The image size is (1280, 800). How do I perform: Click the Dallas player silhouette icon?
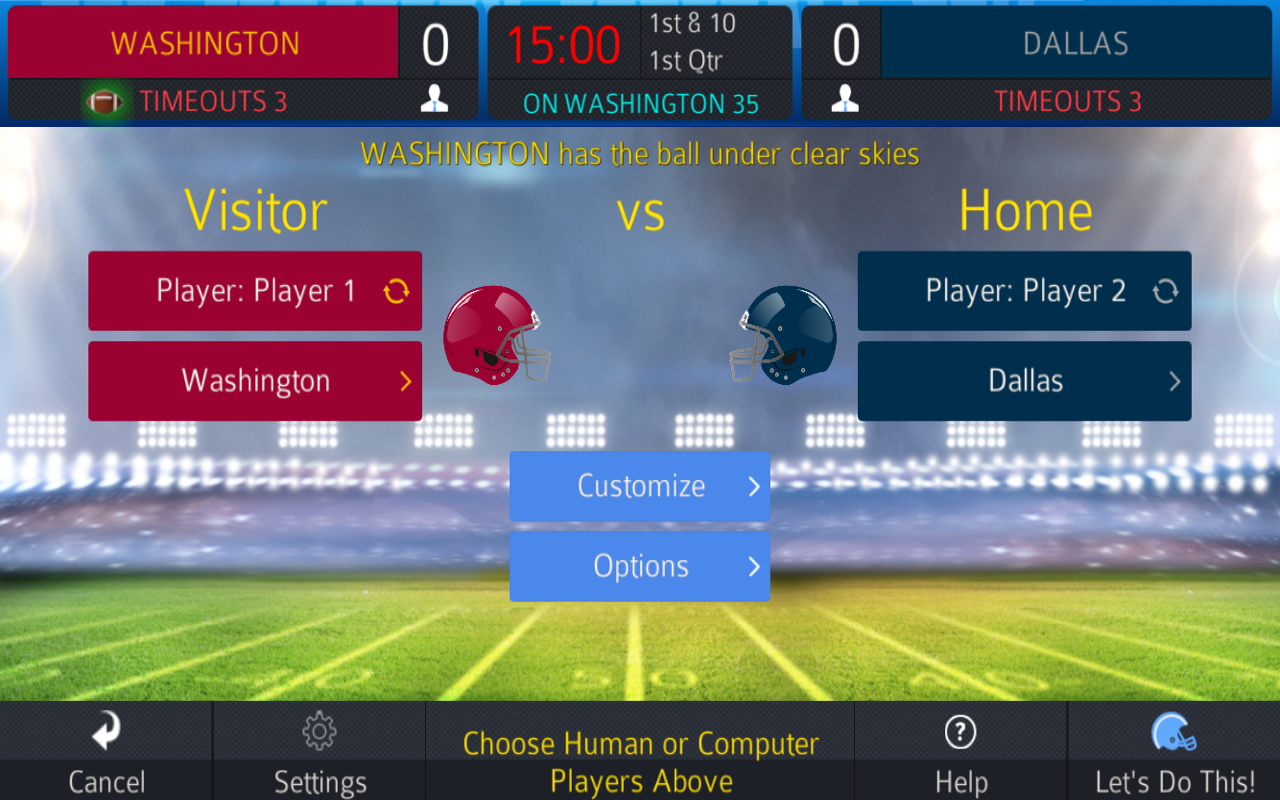click(x=845, y=97)
